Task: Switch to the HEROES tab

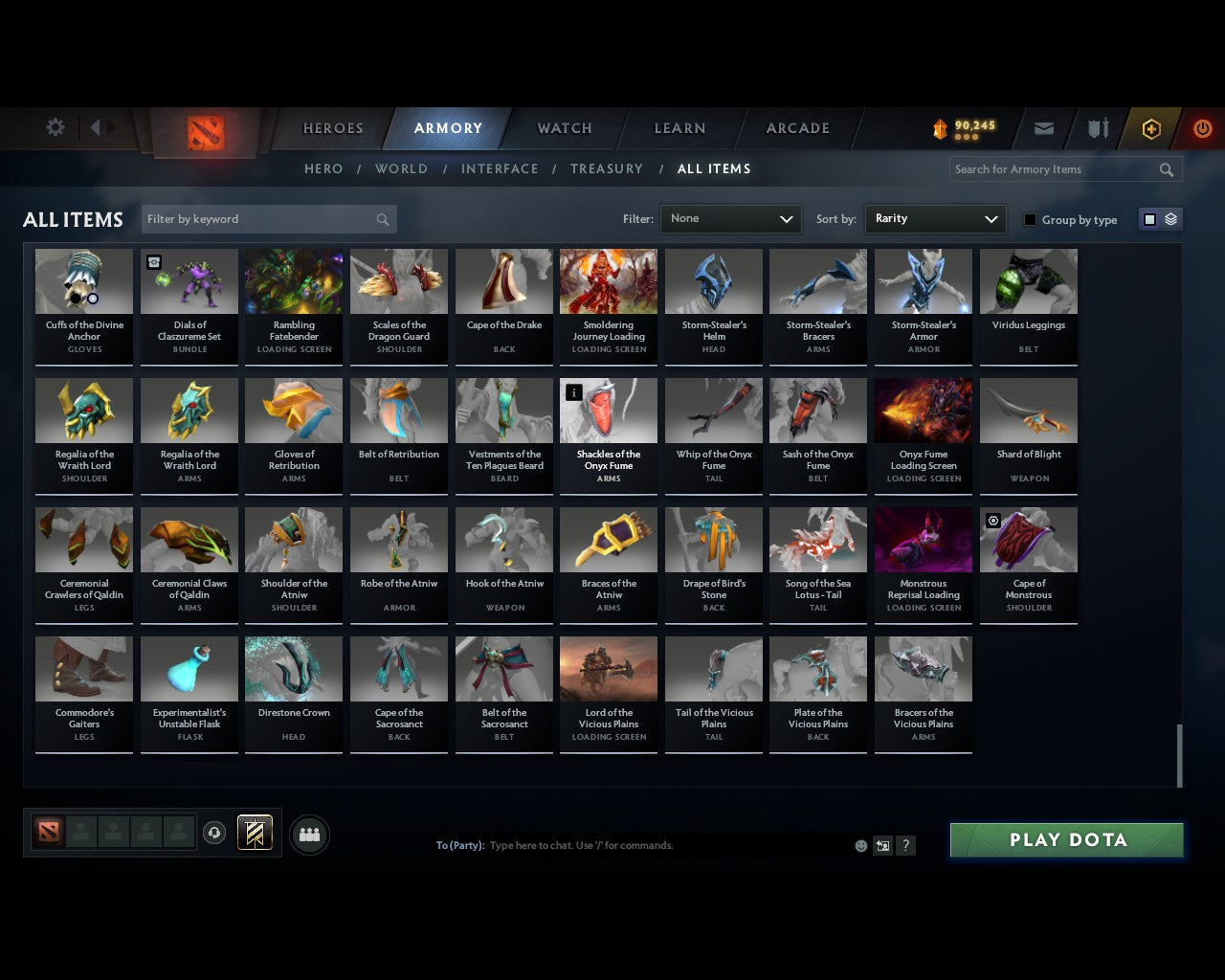Action: tap(333, 127)
